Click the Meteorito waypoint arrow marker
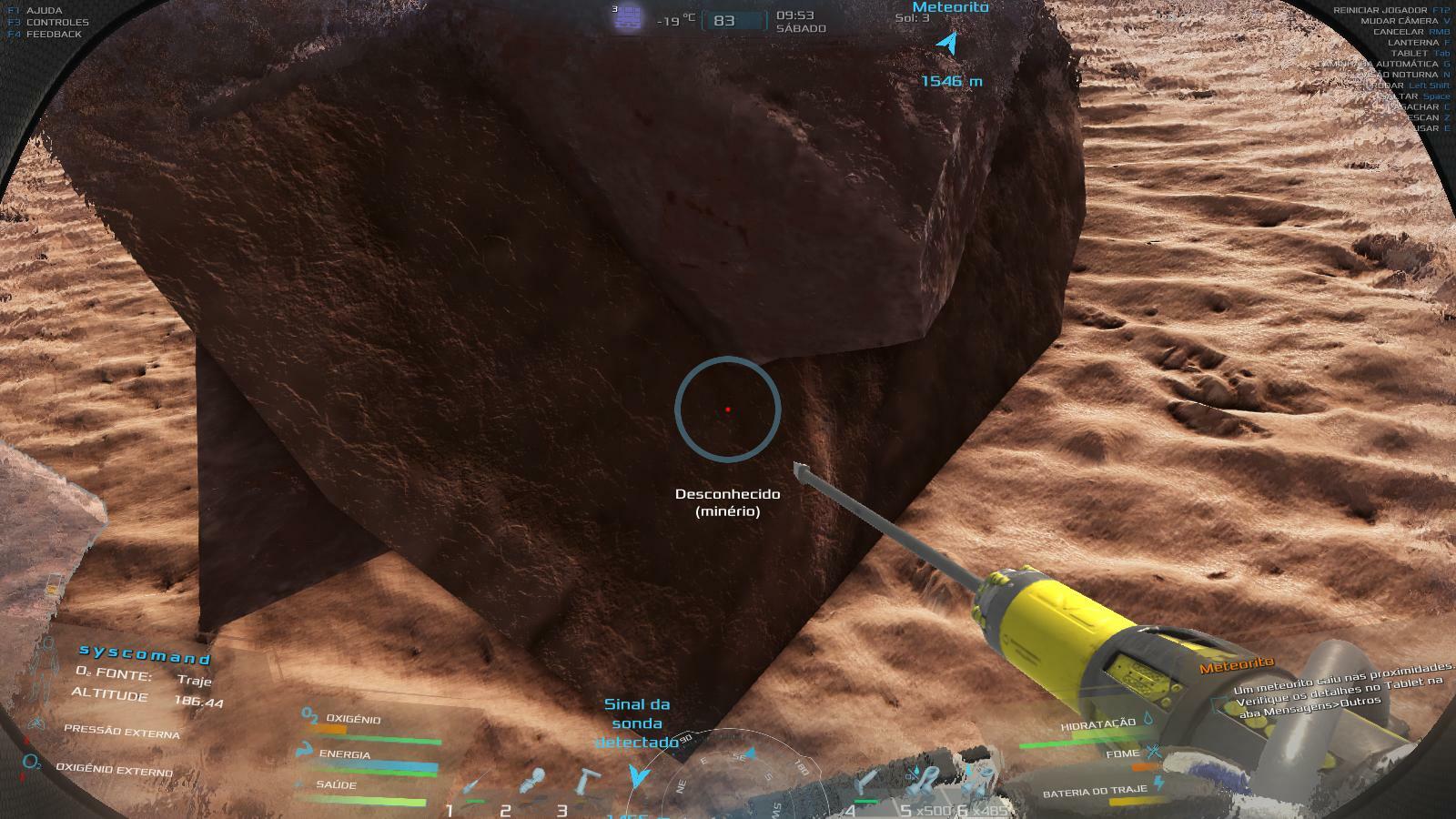 pyautogui.click(x=949, y=44)
